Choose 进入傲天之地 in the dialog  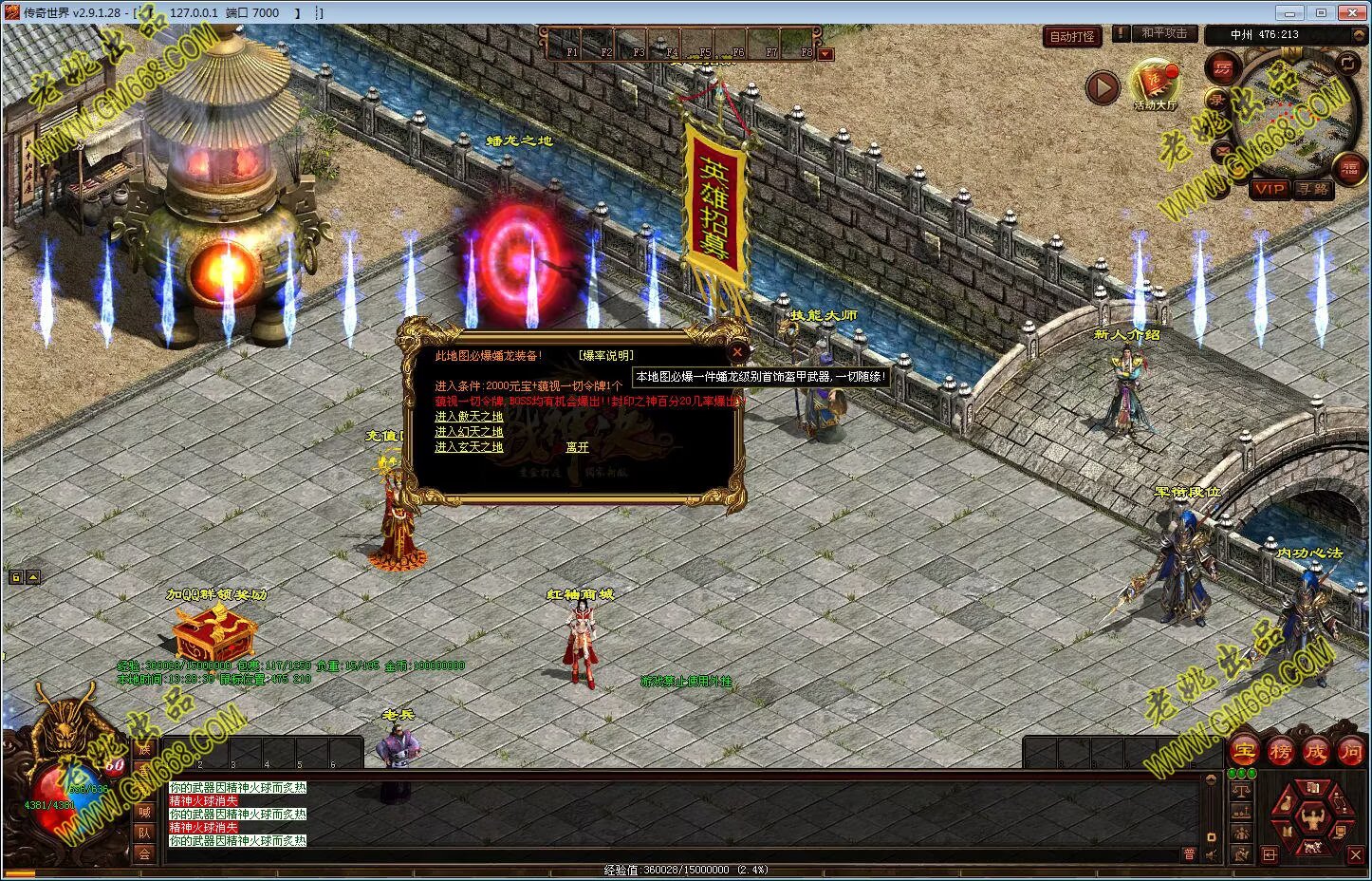469,417
